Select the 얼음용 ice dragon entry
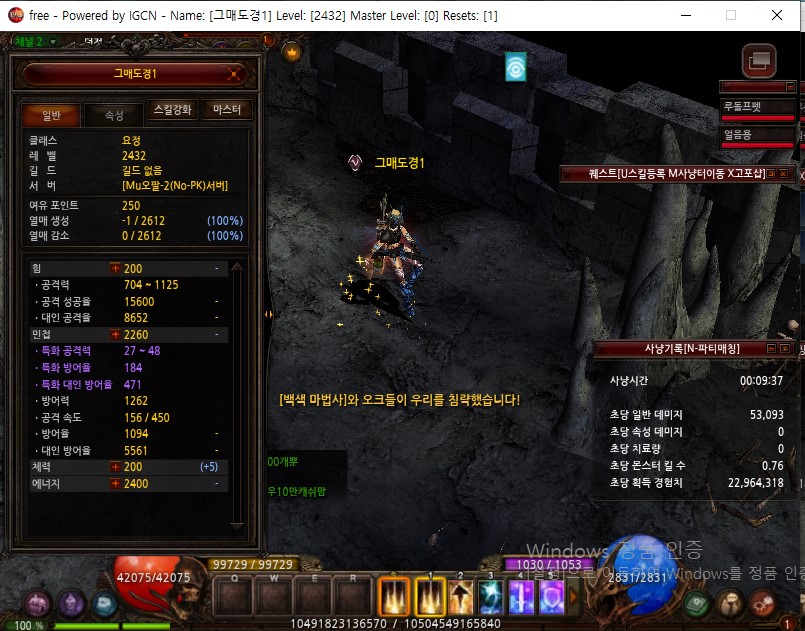 pyautogui.click(x=758, y=135)
